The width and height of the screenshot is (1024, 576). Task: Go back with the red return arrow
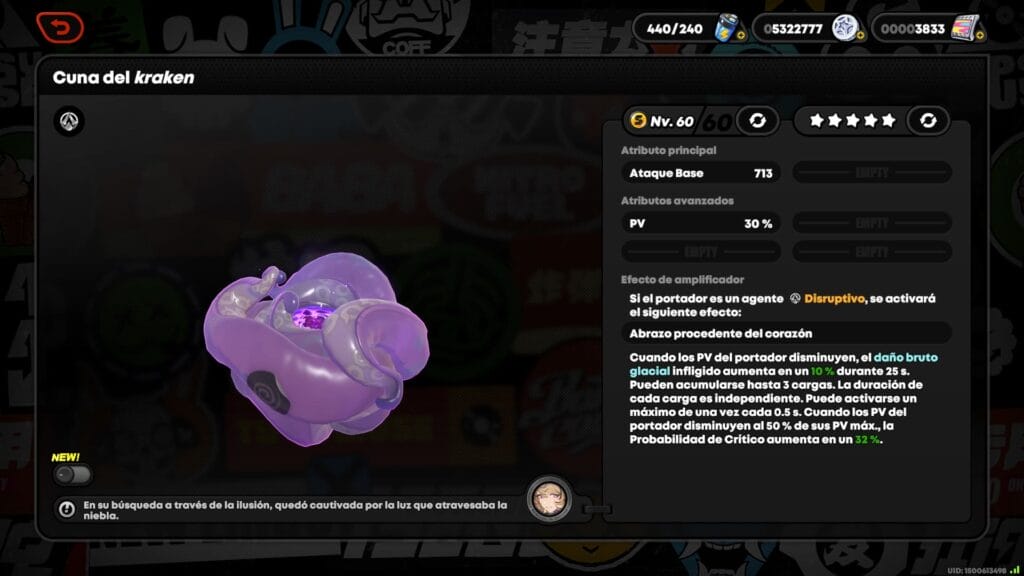(60, 27)
